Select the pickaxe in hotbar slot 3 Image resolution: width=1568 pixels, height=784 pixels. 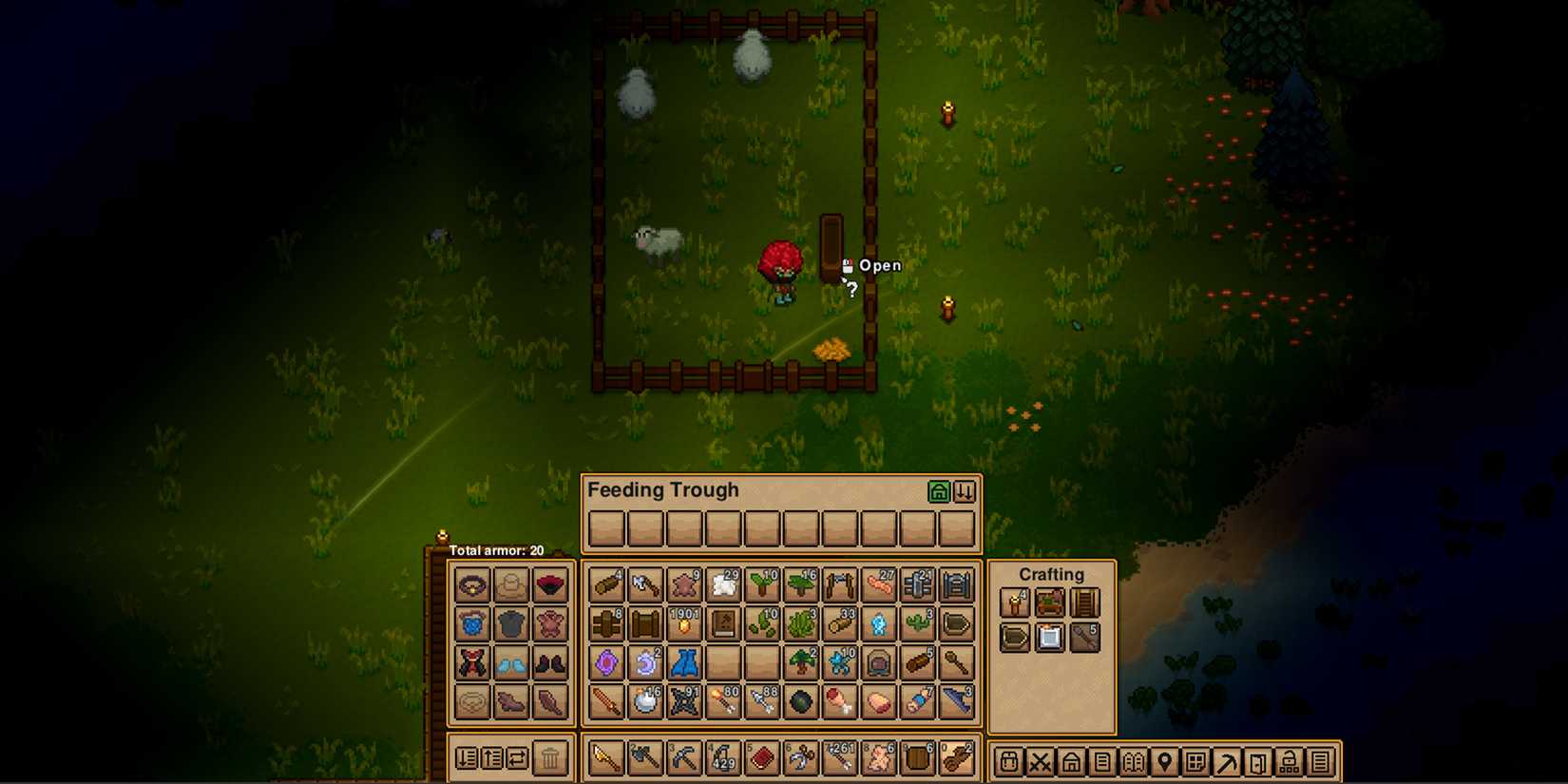point(683,758)
